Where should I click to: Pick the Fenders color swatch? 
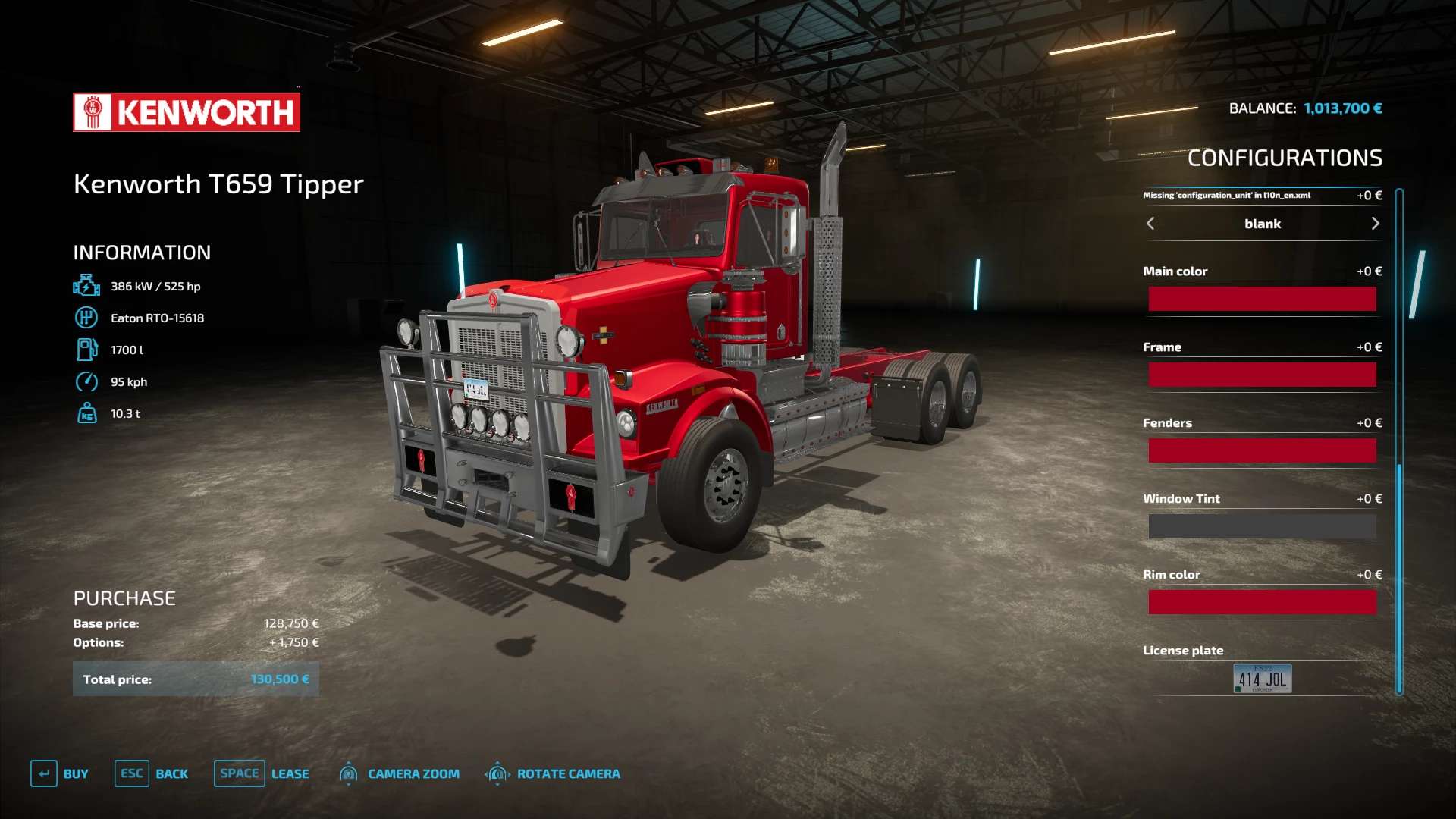click(x=1262, y=450)
